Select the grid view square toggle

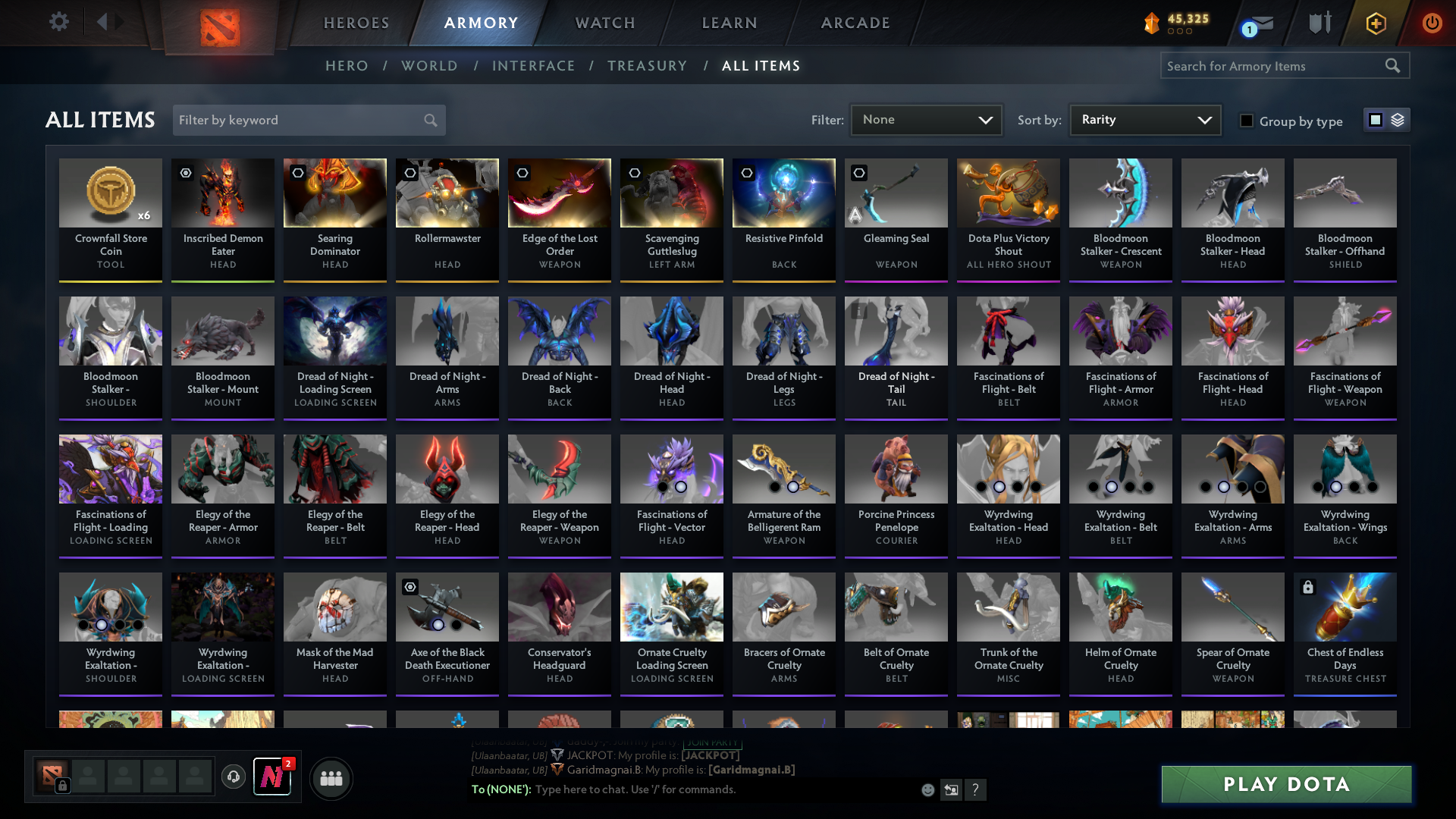(1375, 120)
